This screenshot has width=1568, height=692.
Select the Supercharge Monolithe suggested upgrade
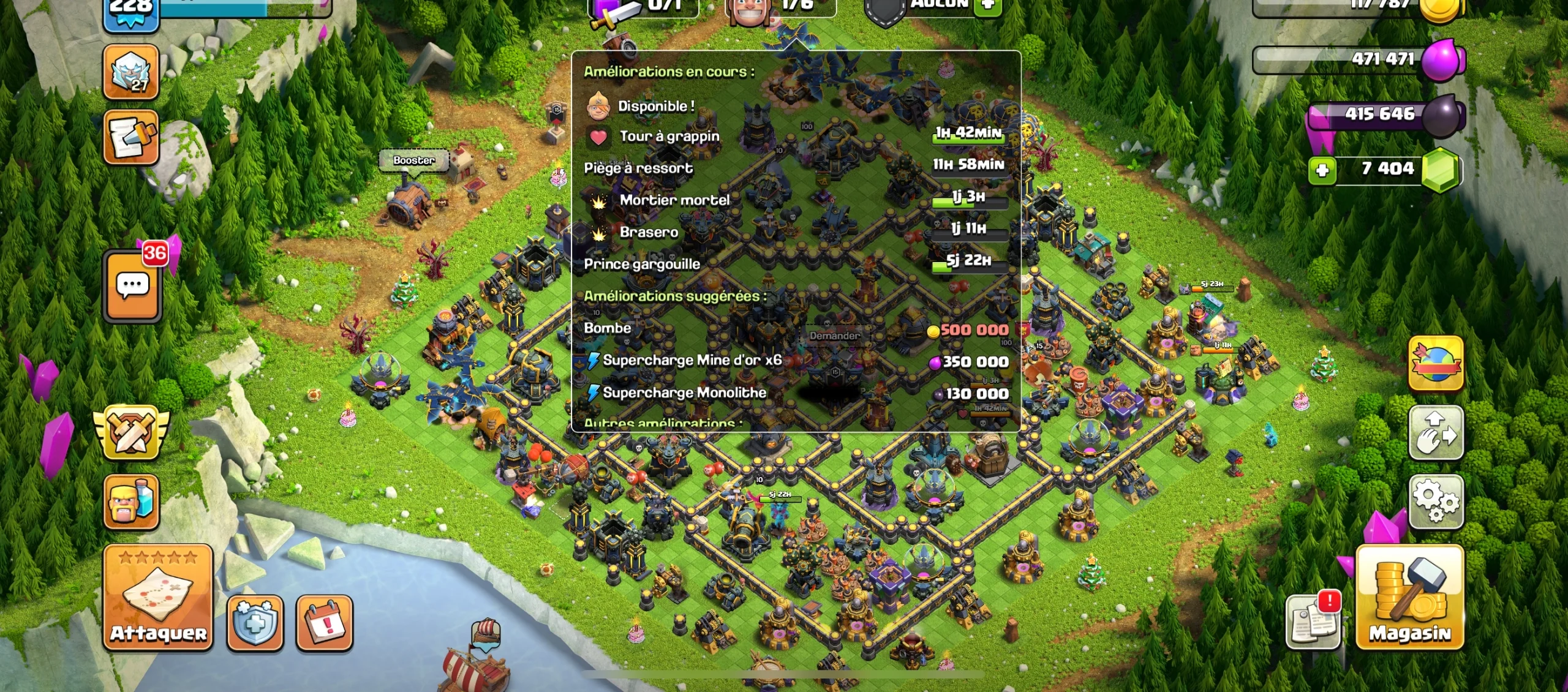684,393
